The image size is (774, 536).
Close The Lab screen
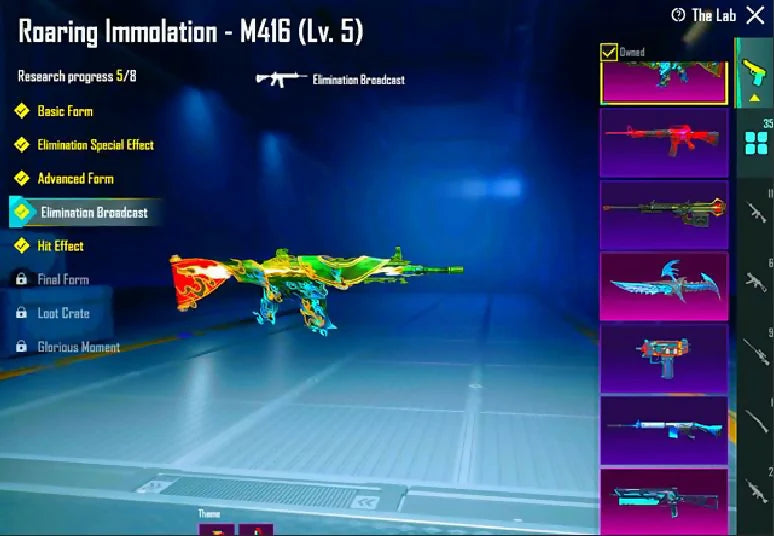click(755, 15)
